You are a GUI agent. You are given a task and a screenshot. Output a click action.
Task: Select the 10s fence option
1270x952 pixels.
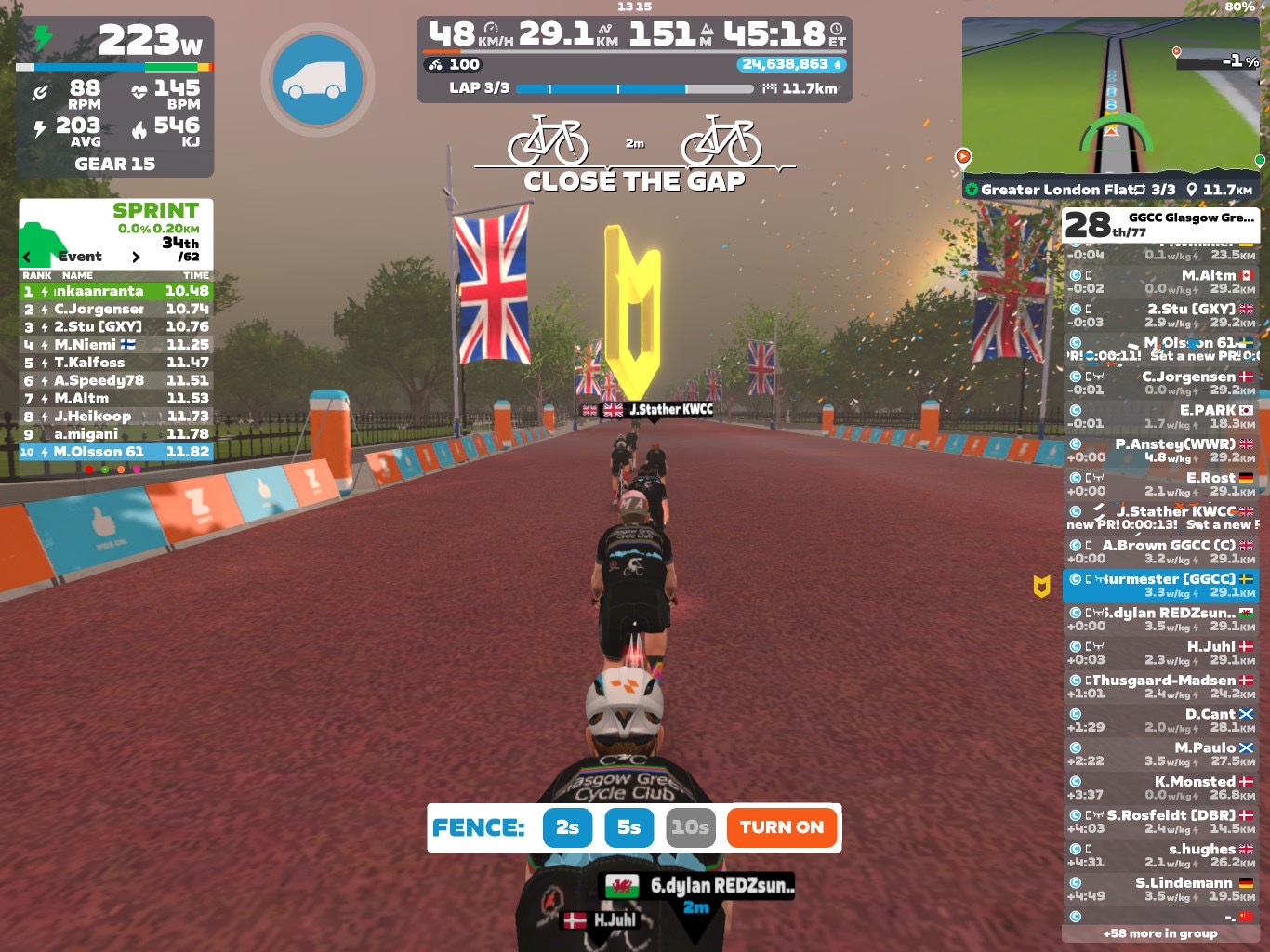691,827
